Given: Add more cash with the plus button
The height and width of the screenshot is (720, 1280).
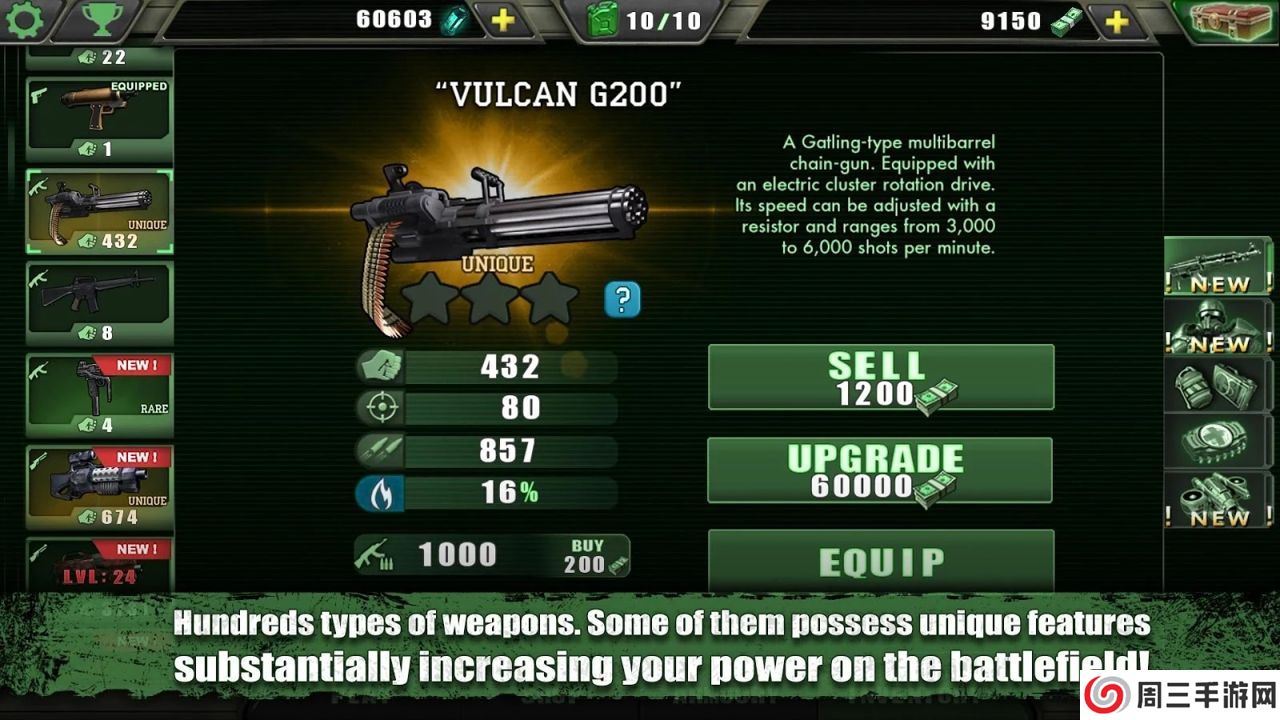Looking at the screenshot, I should click(1116, 21).
